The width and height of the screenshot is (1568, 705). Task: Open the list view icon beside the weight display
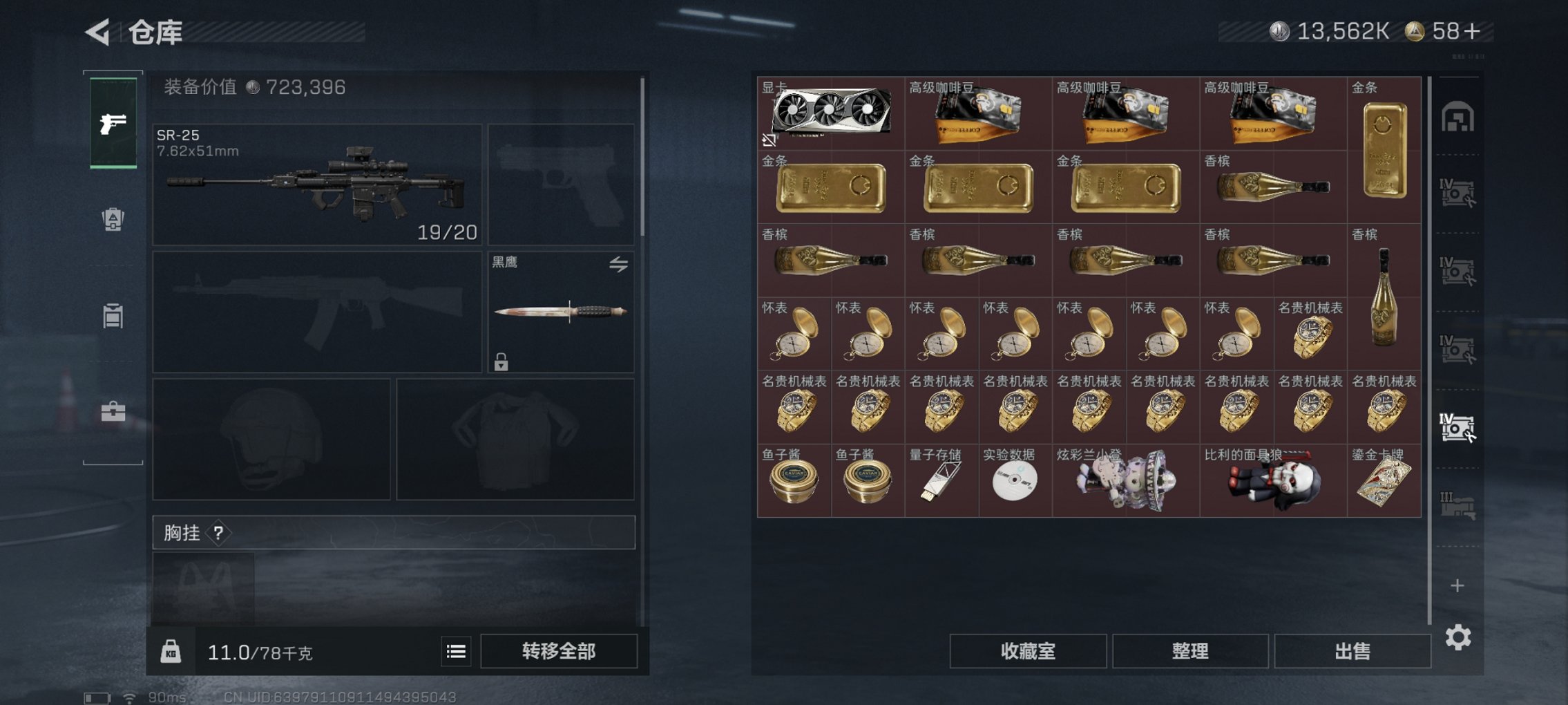(x=455, y=651)
